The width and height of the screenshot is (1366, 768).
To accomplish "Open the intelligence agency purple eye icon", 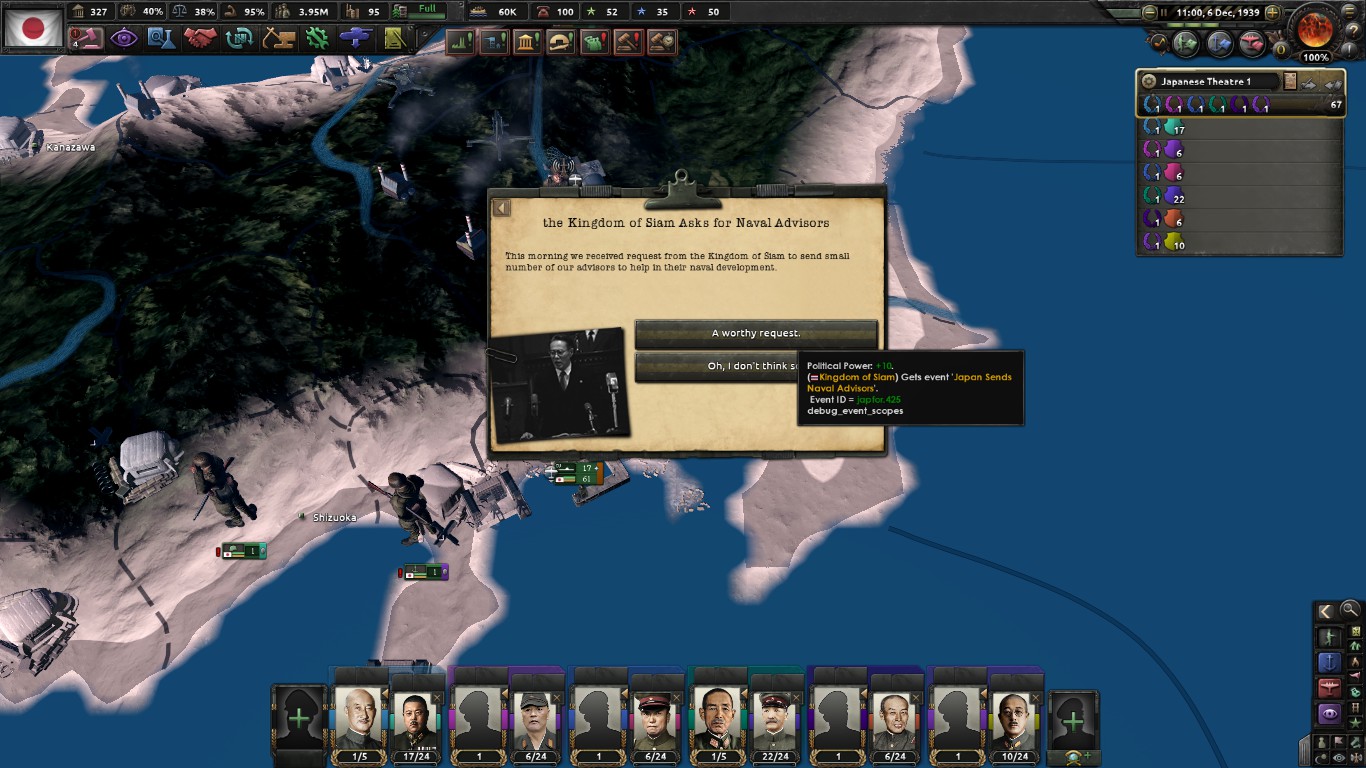I will pyautogui.click(x=122, y=40).
